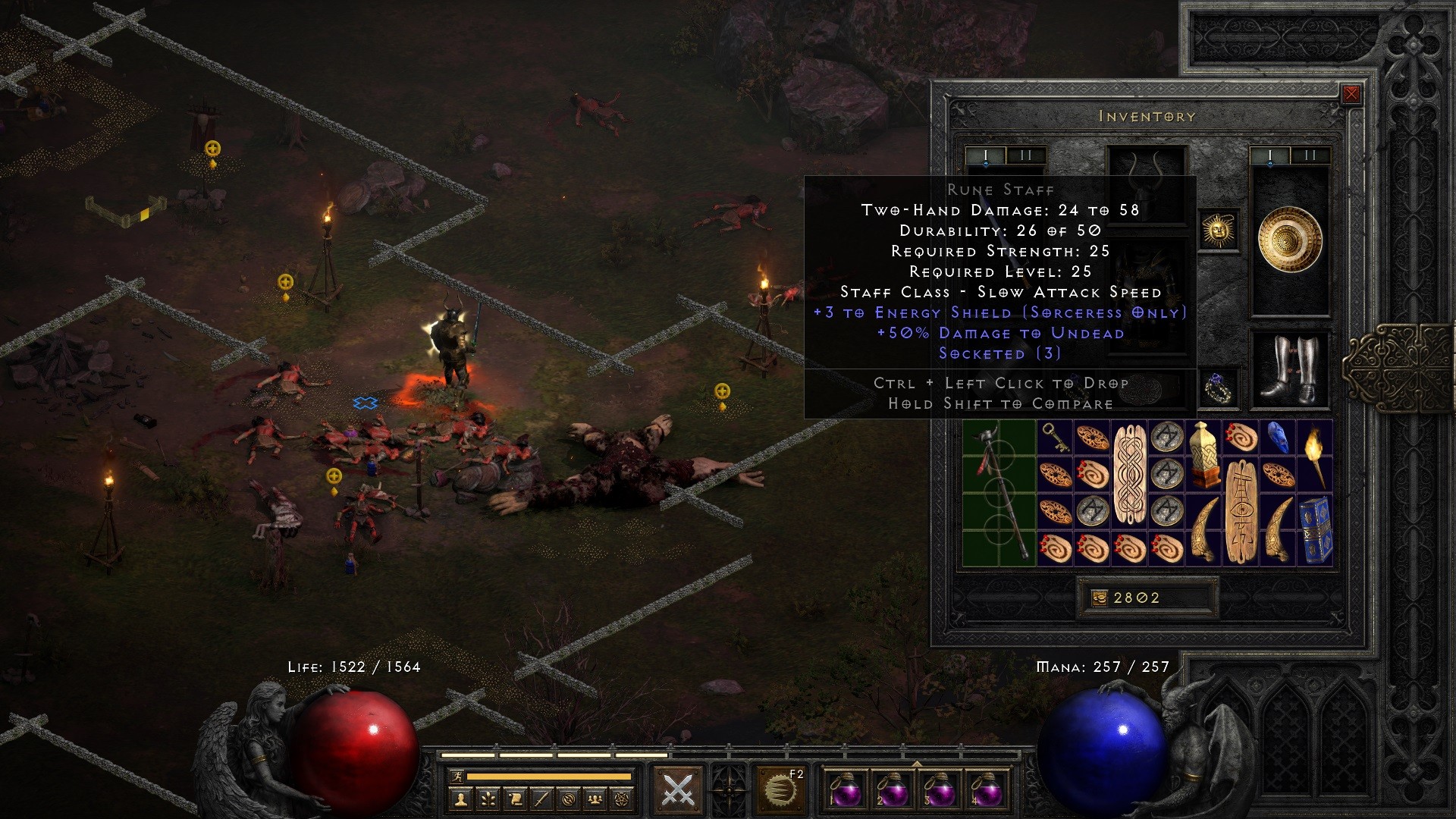This screenshot has width=1456, height=819.
Task: Toggle run/walk next to the stamina bar
Action: click(457, 776)
